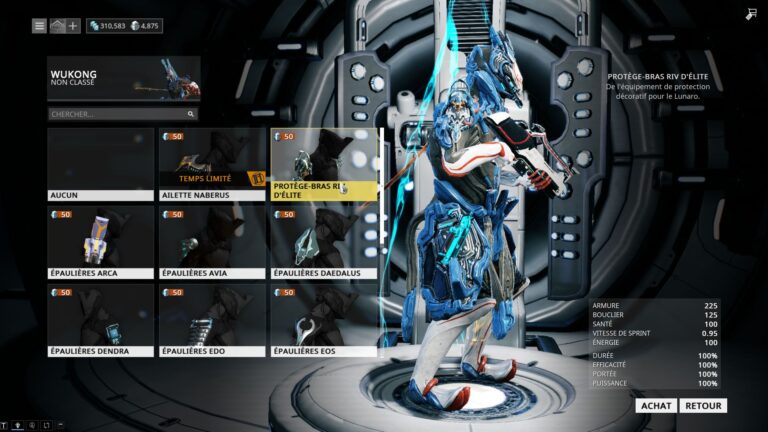The width and height of the screenshot is (768, 432).
Task: Open the hamburger main menu
Action: click(x=39, y=26)
